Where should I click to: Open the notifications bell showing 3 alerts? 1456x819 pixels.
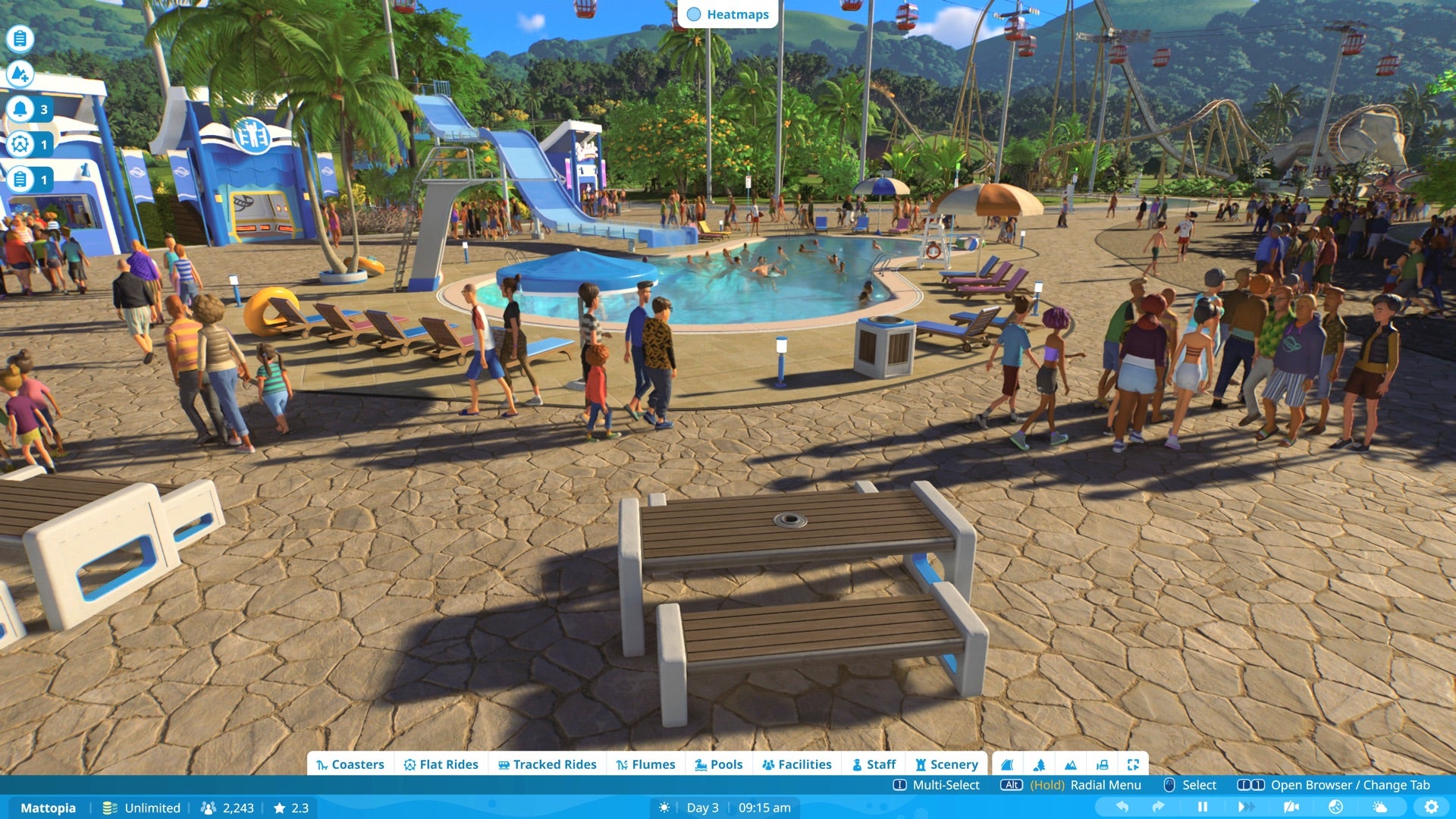click(20, 108)
